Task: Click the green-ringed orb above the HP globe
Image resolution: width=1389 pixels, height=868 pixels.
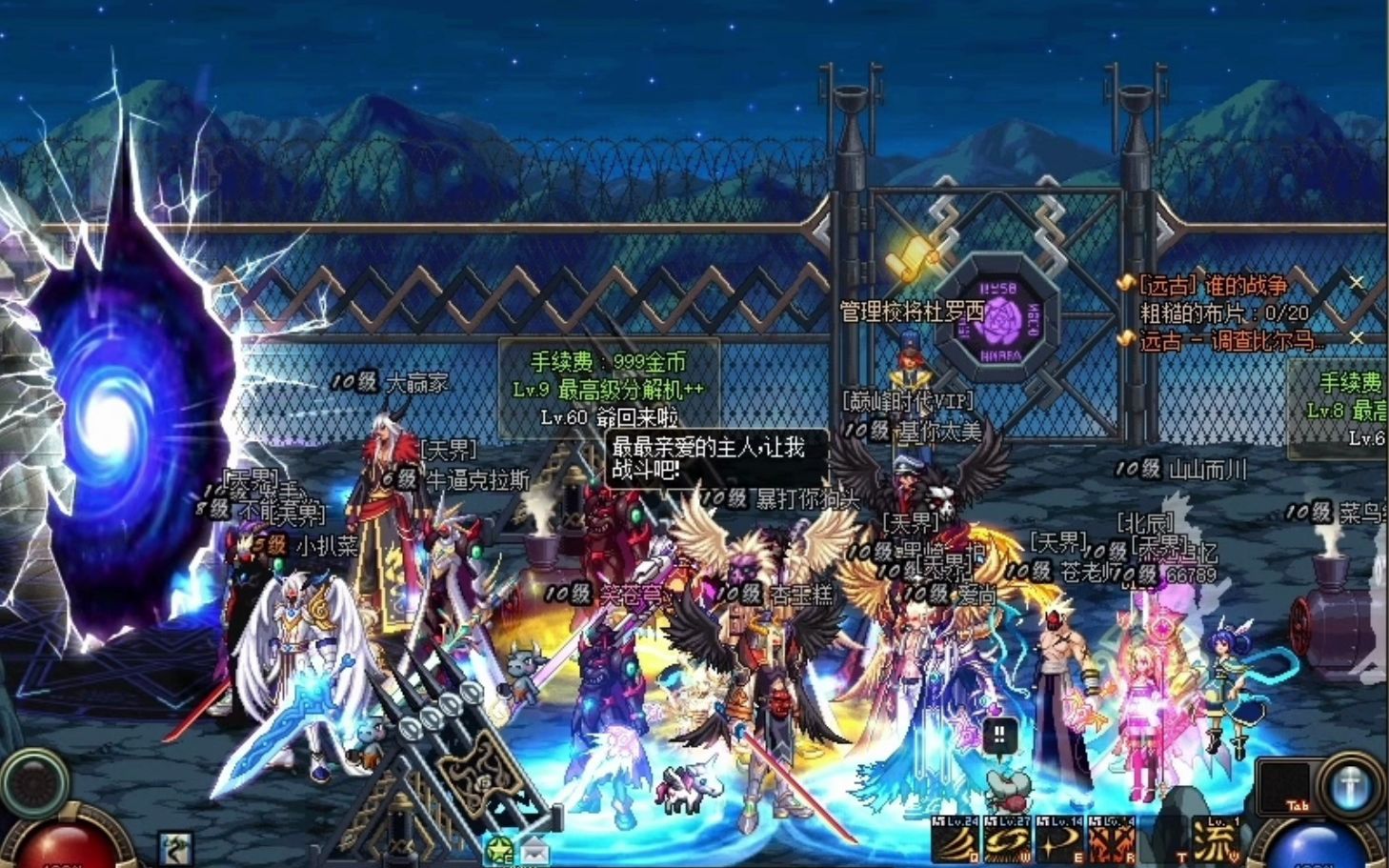Action: [34, 781]
